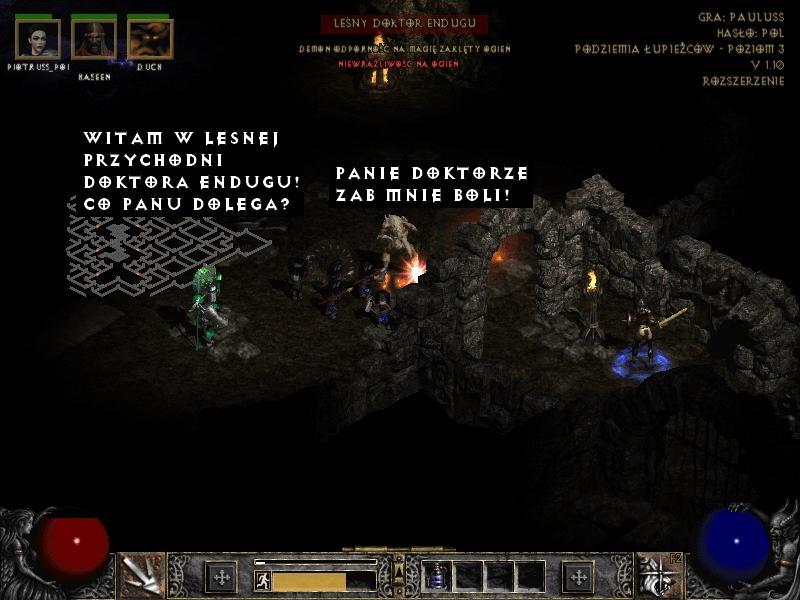Use the potion in the first belt slot
The width and height of the screenshot is (800, 600).
(x=437, y=576)
